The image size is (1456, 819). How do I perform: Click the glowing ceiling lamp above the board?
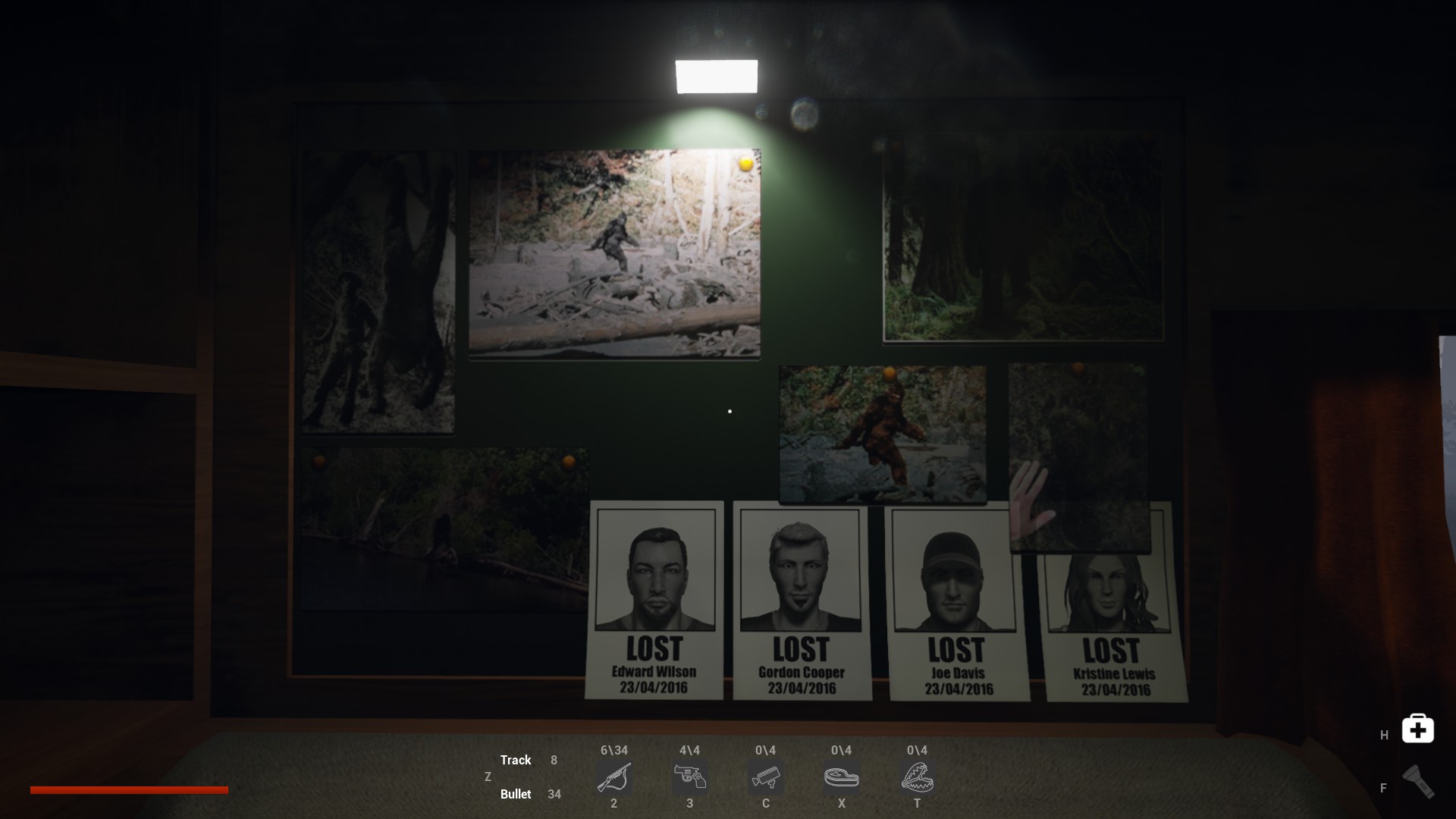(716, 75)
